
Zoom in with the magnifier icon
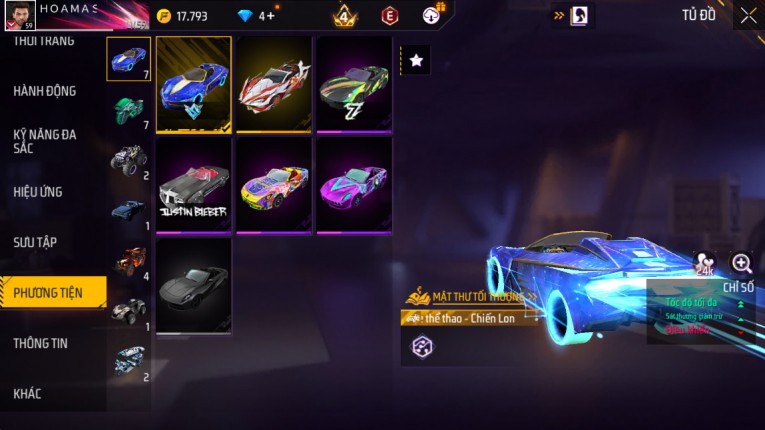(741, 263)
